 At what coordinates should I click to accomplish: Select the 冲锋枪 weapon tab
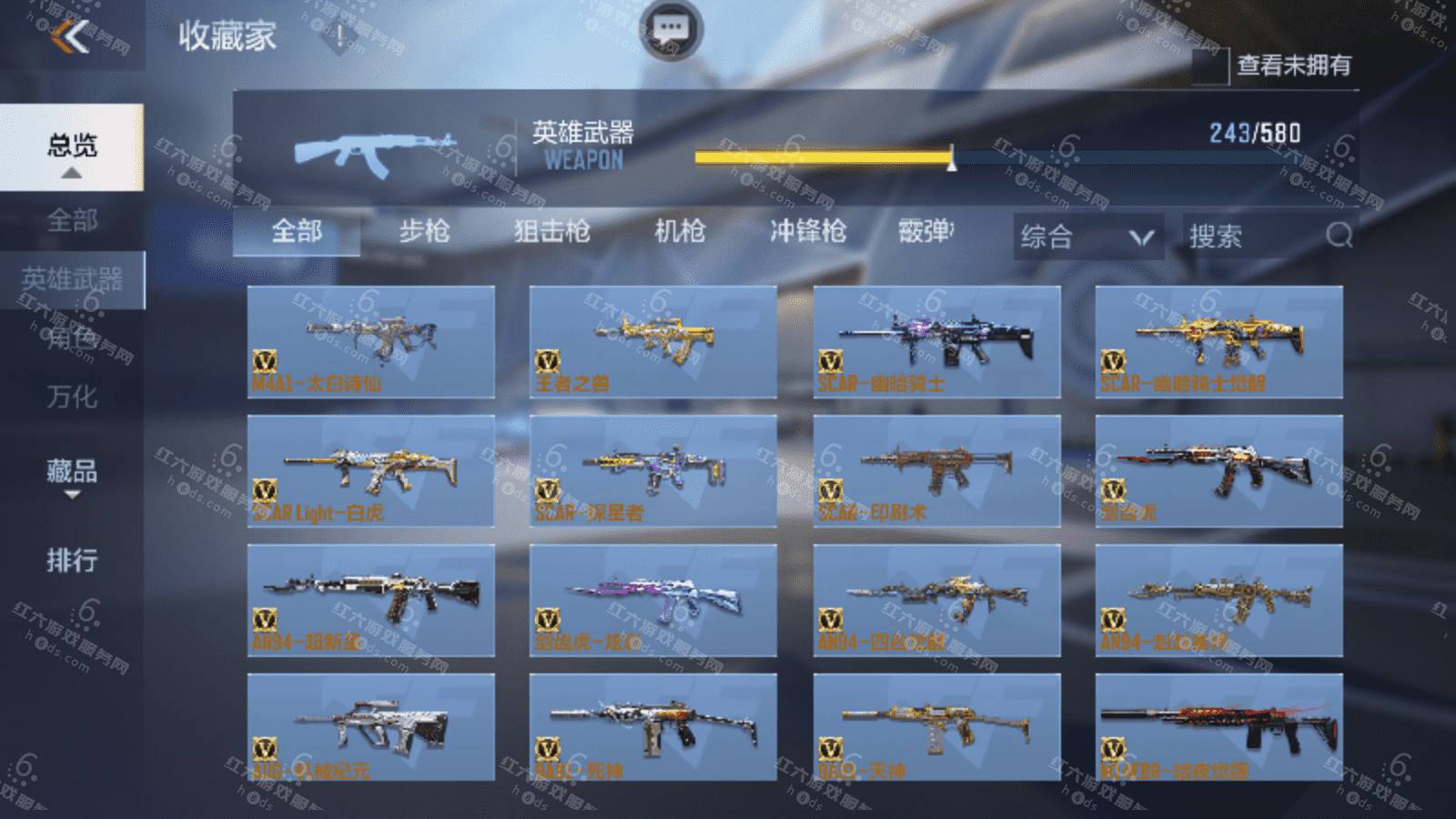808,232
